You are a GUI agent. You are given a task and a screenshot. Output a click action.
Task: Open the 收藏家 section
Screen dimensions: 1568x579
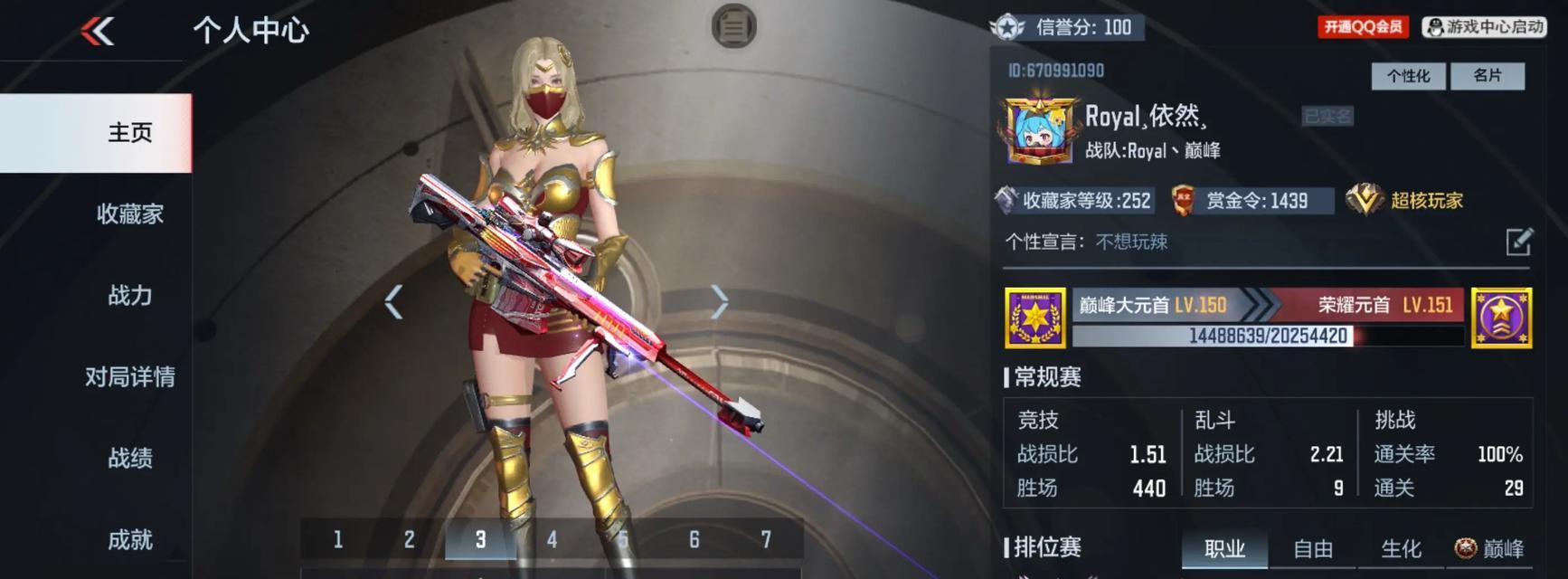129,214
